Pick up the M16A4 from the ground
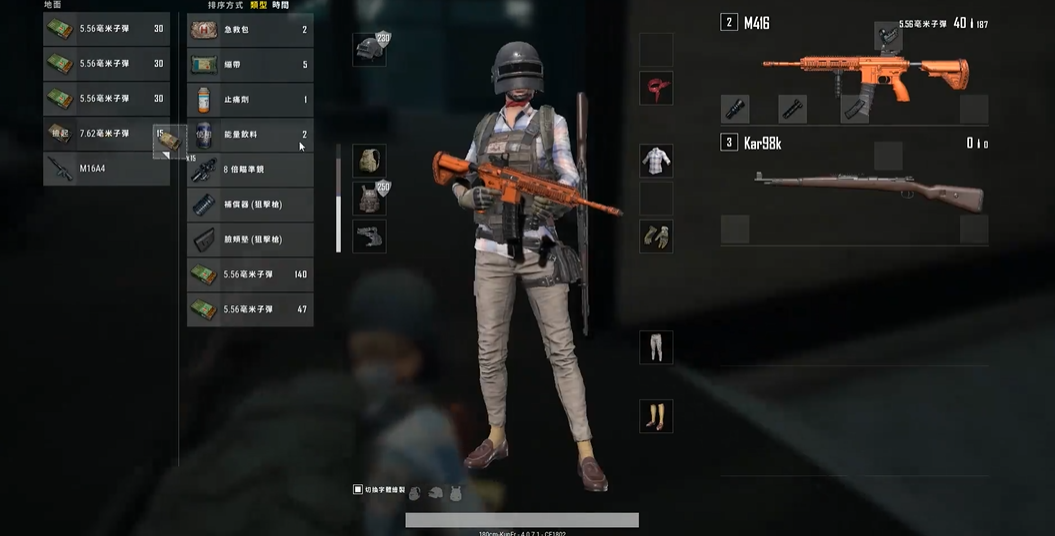The height and width of the screenshot is (536, 1055). [105, 168]
